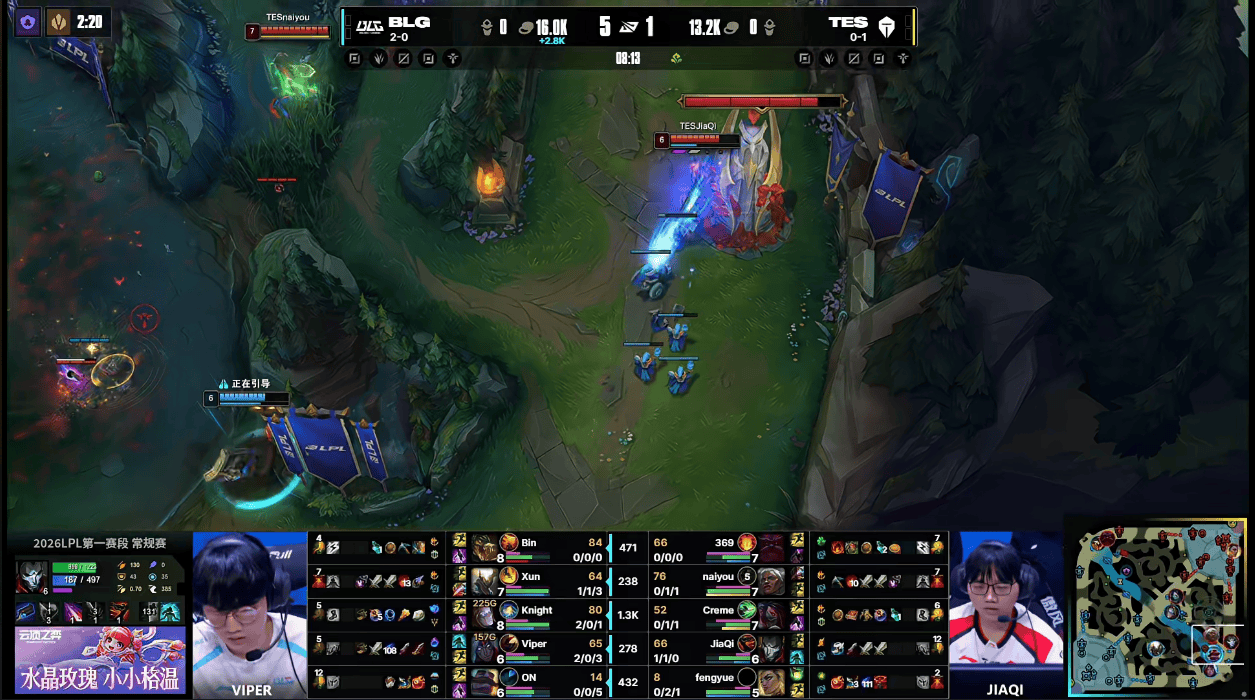Click the purple Void Grub objective icon
The image size is (1255, 700).
pos(28,22)
